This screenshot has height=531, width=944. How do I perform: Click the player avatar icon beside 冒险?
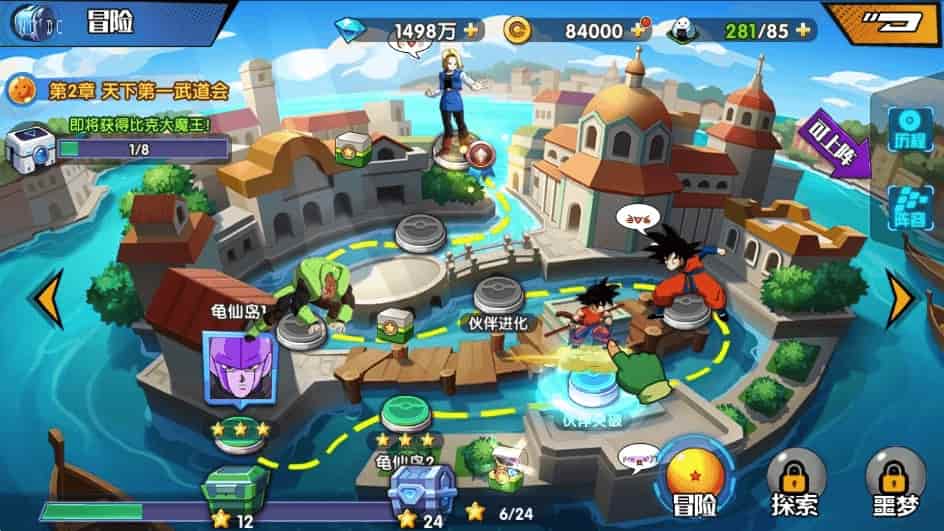(32, 20)
